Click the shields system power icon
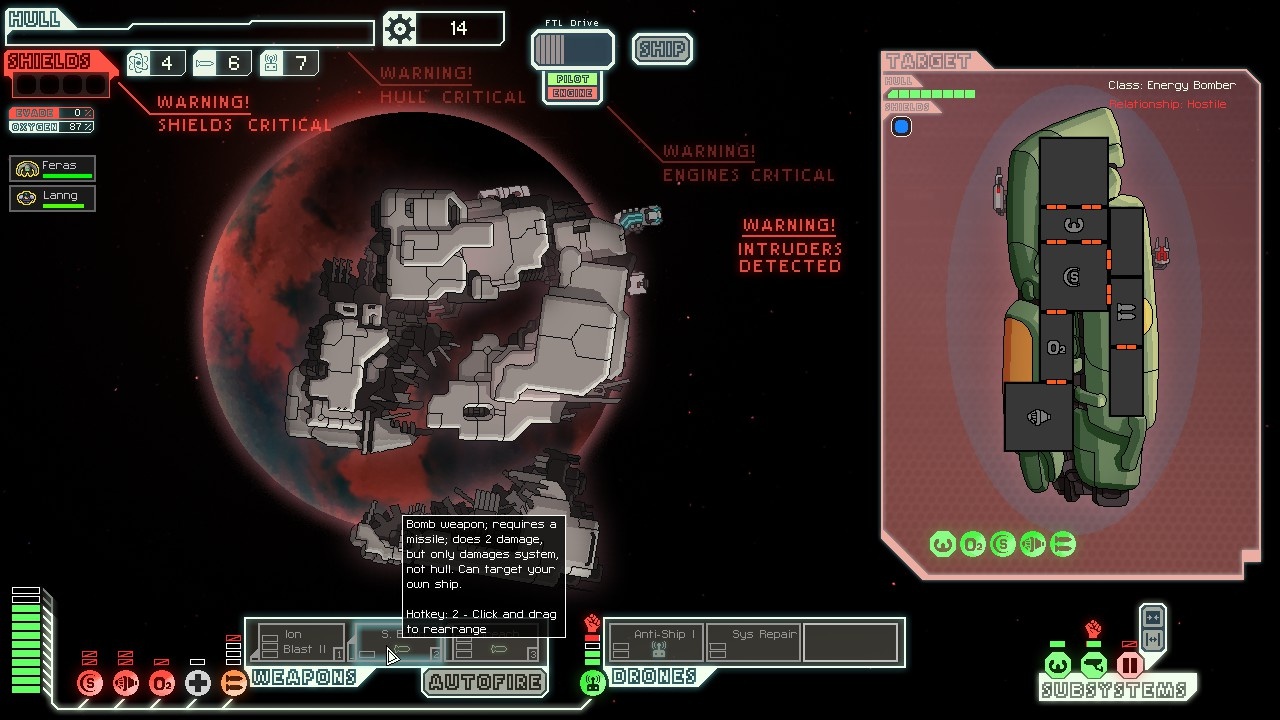 90,684
